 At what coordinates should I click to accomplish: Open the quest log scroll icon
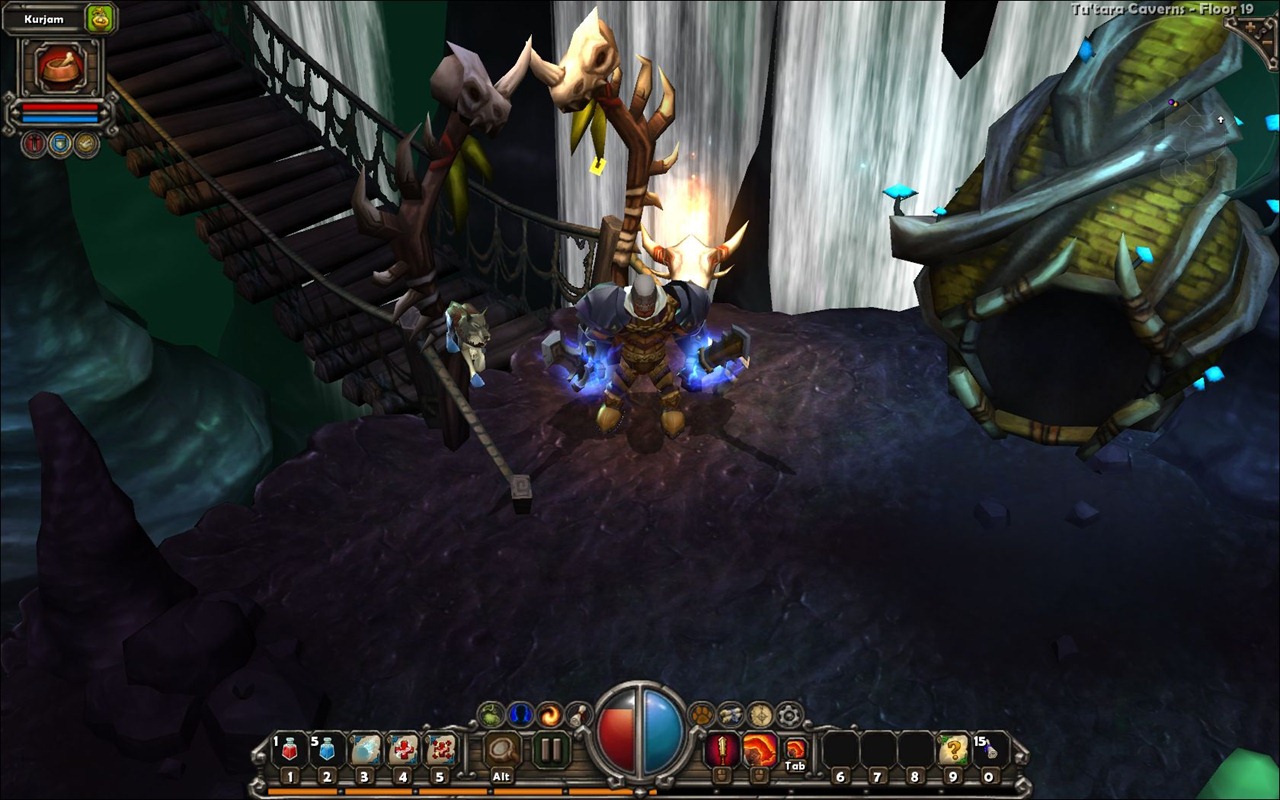click(x=731, y=714)
